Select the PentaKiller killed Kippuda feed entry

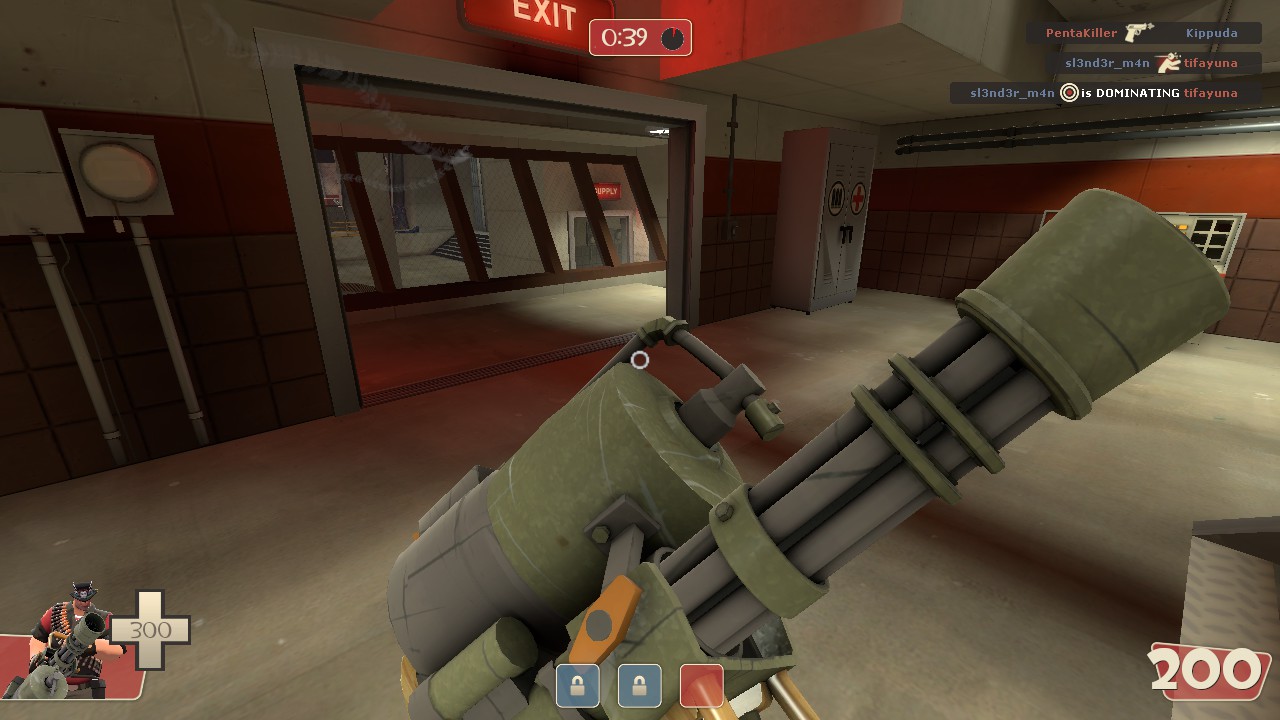tap(1141, 33)
